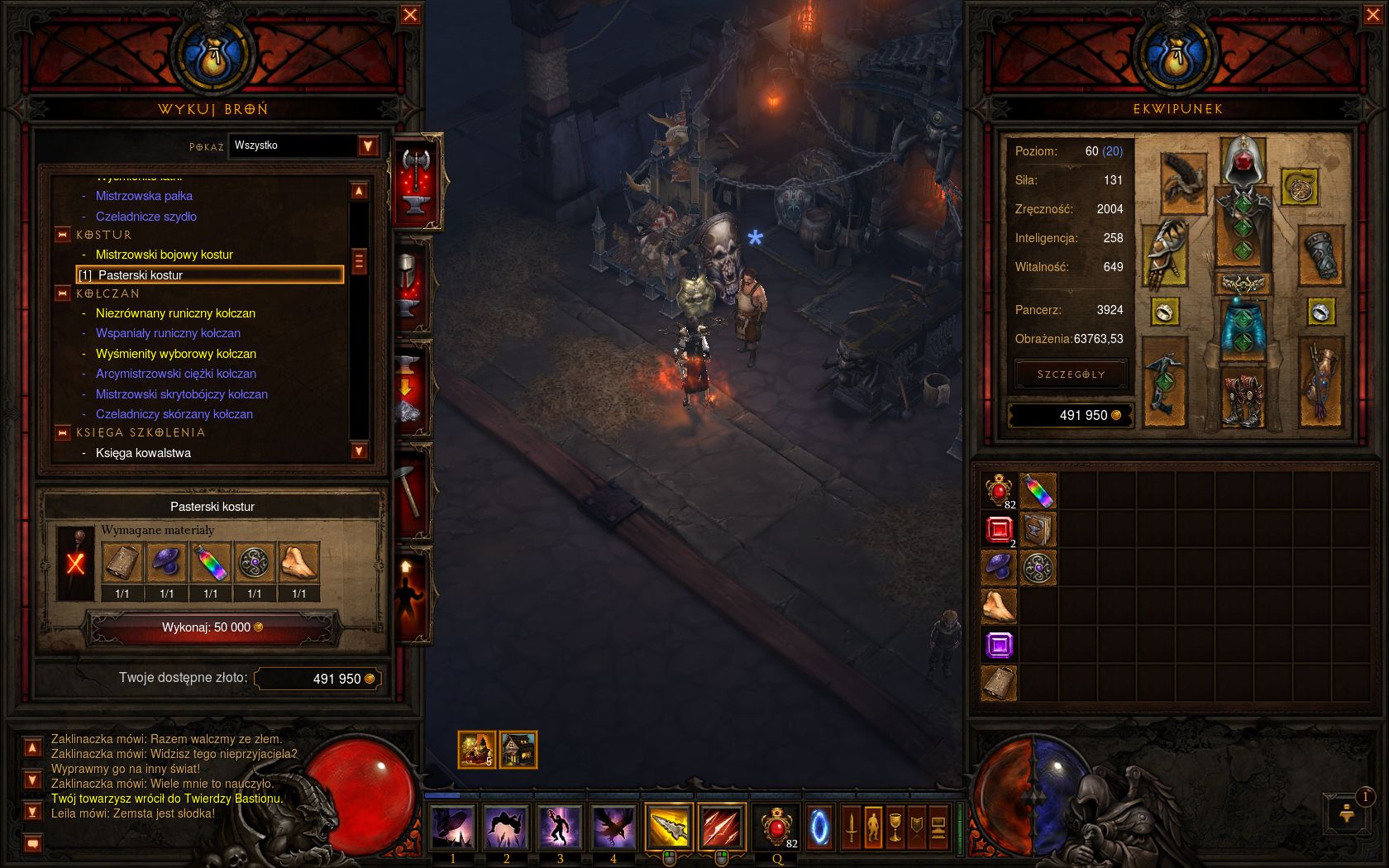Screen dimensions: 1389x868
Task: Select Mistrzowski bojowy kostur recipe
Action: click(164, 255)
